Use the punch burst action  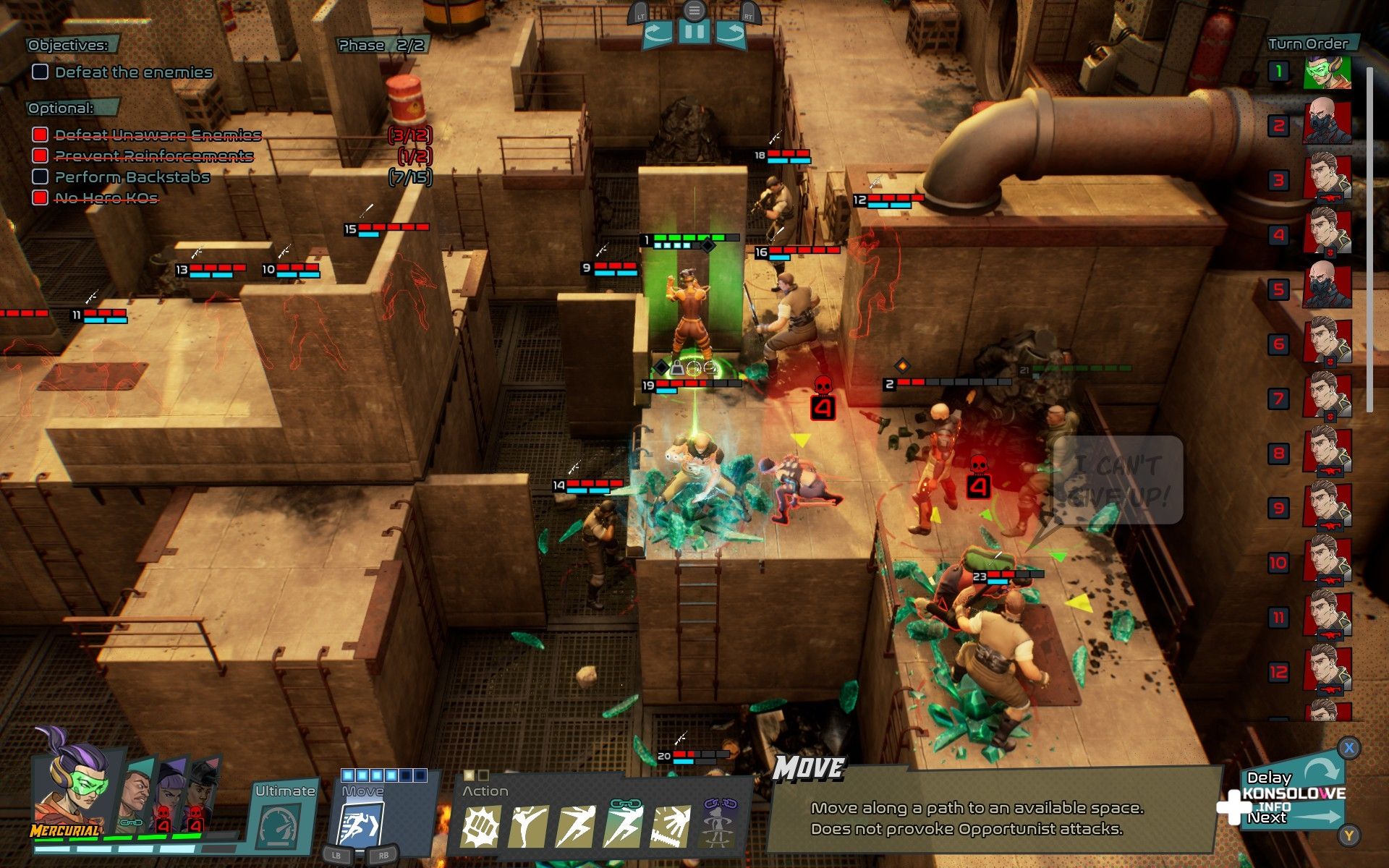pos(480,827)
